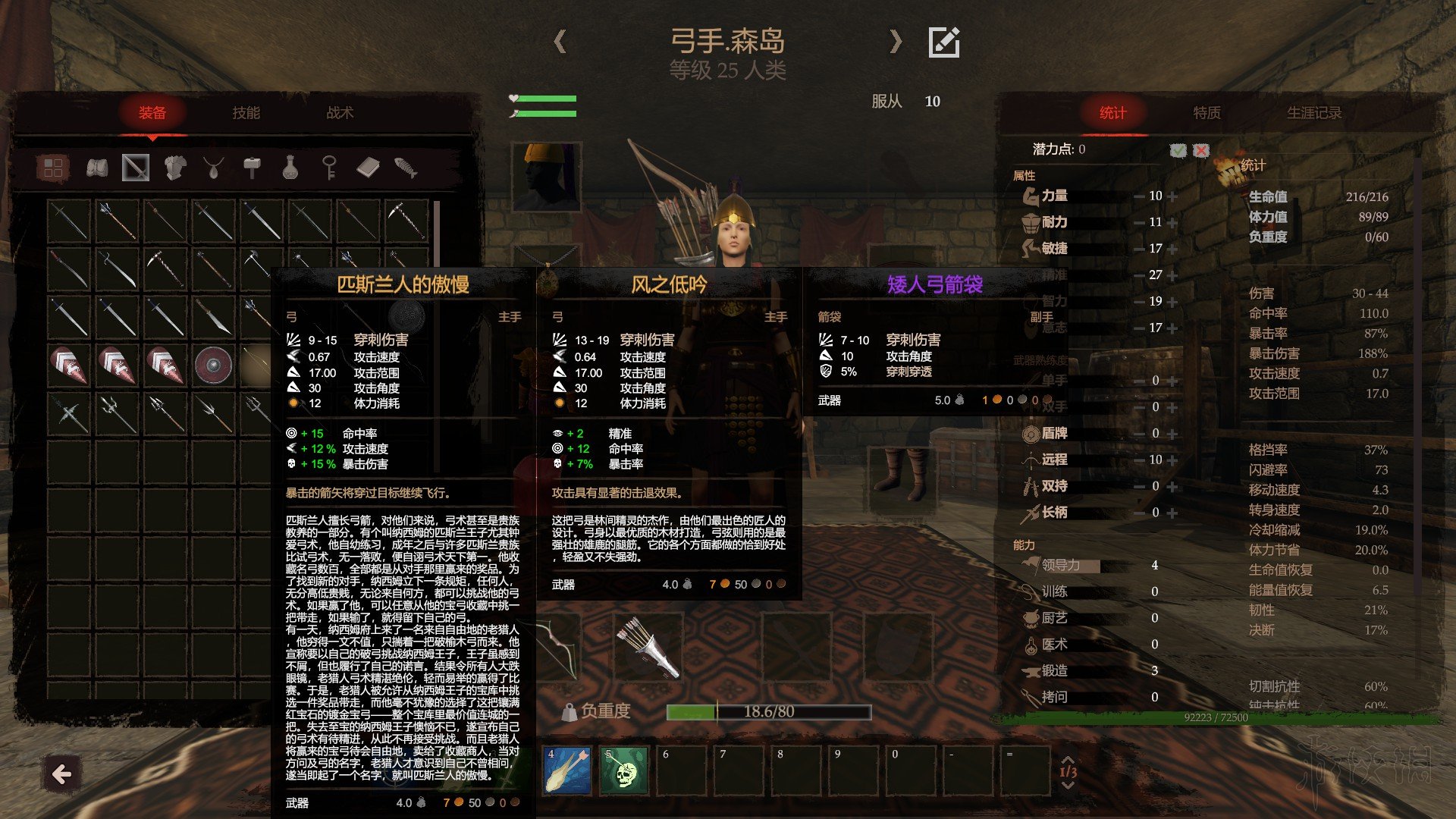Filter inventory by necklace accessory icon

pyautogui.click(x=214, y=168)
